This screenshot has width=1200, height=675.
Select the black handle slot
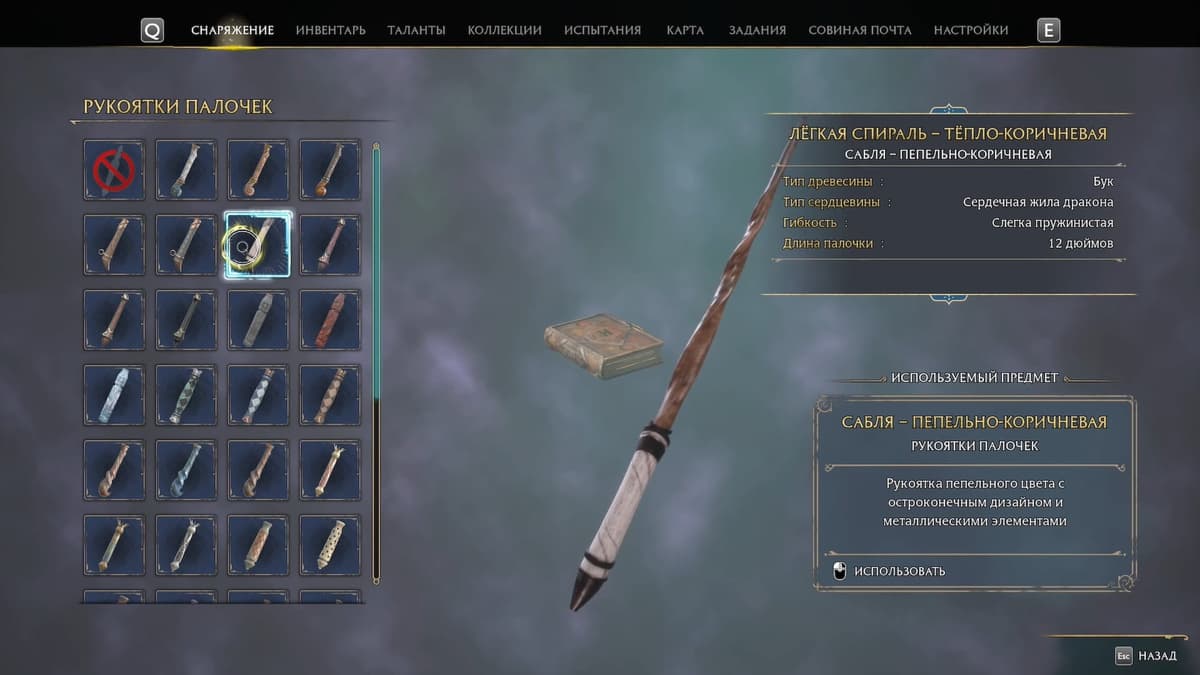186,320
